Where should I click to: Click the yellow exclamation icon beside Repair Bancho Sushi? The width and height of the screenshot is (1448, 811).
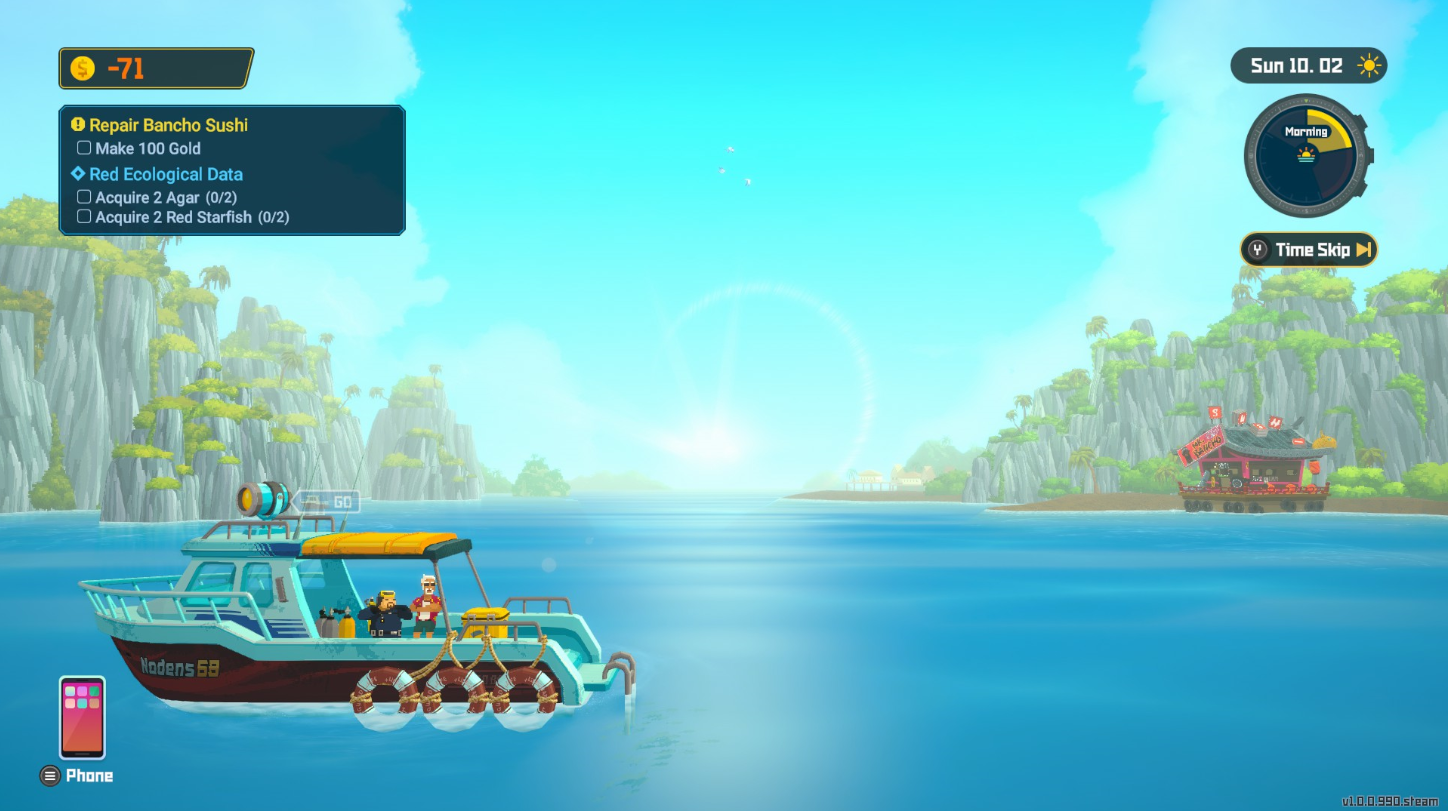coord(78,125)
